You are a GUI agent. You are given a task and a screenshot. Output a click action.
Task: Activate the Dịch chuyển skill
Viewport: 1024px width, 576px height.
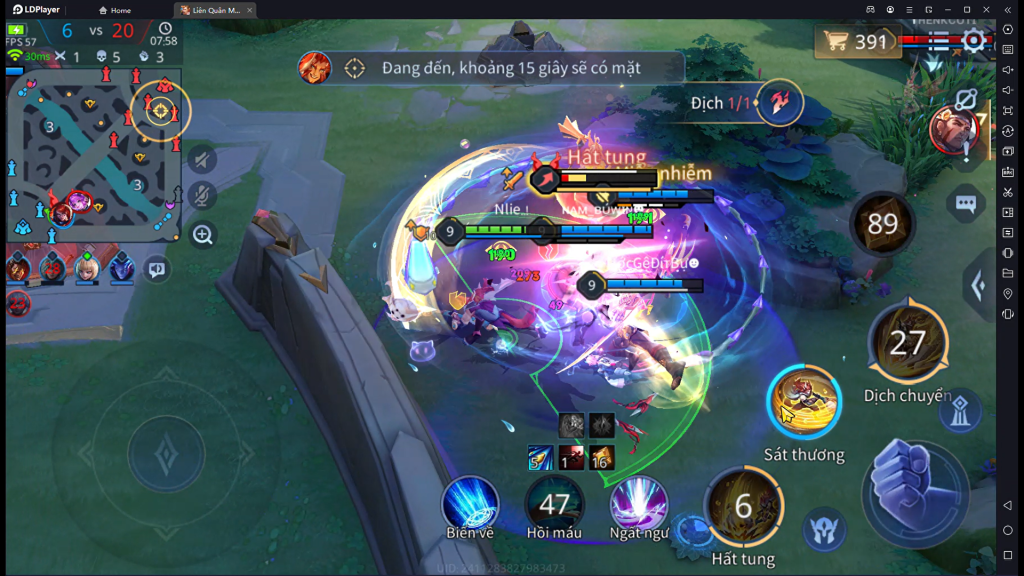907,343
